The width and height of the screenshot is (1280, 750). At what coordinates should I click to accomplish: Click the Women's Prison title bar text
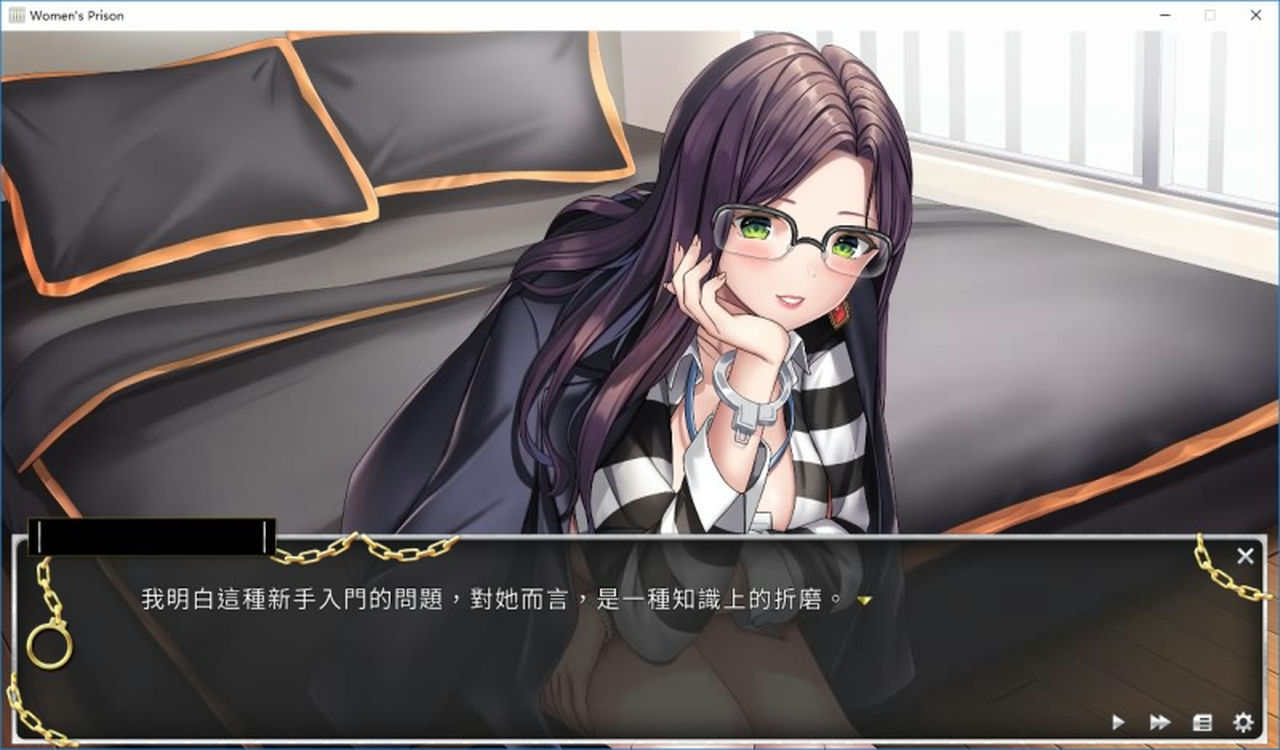pyautogui.click(x=77, y=15)
